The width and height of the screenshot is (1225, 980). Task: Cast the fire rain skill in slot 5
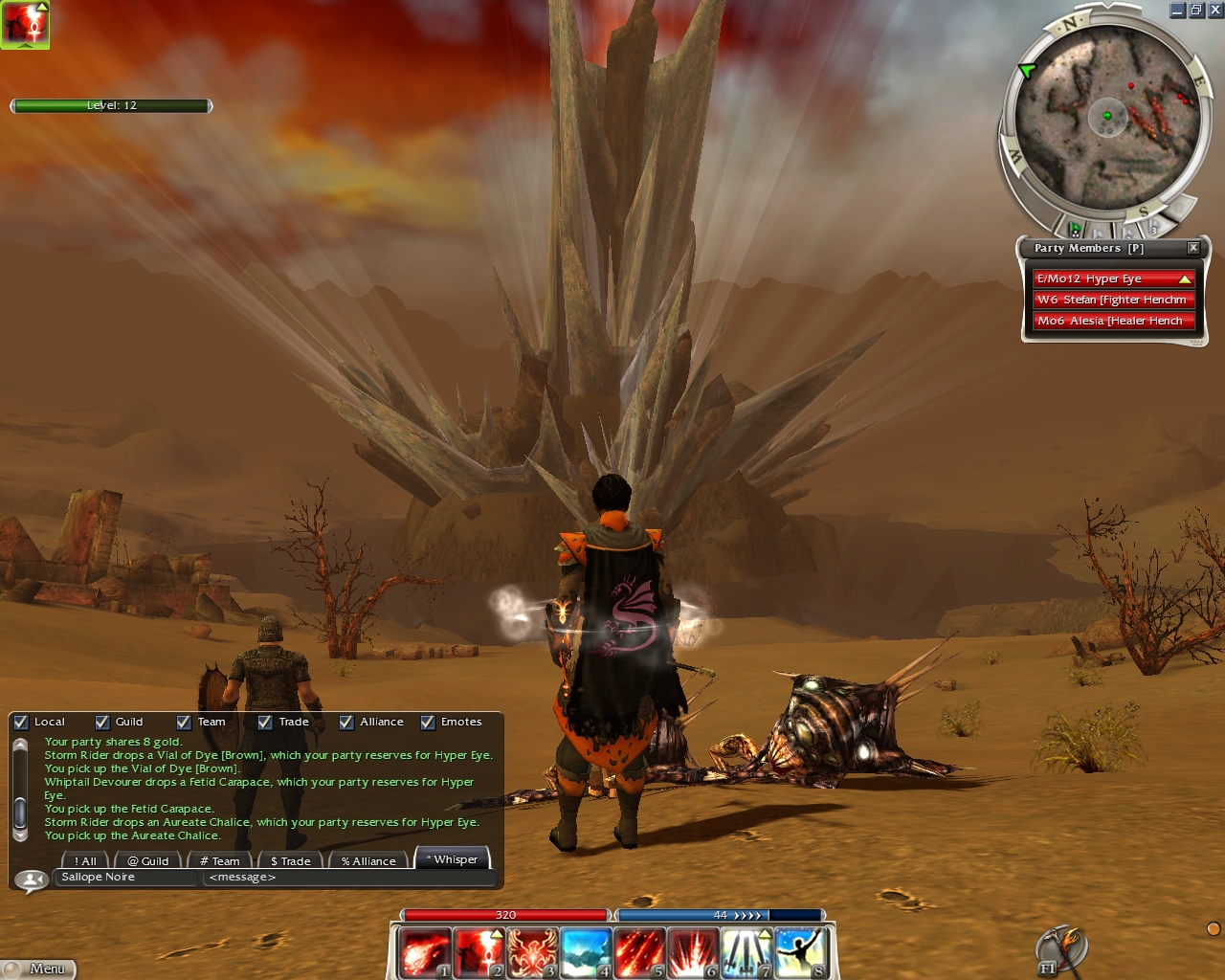pos(639,953)
